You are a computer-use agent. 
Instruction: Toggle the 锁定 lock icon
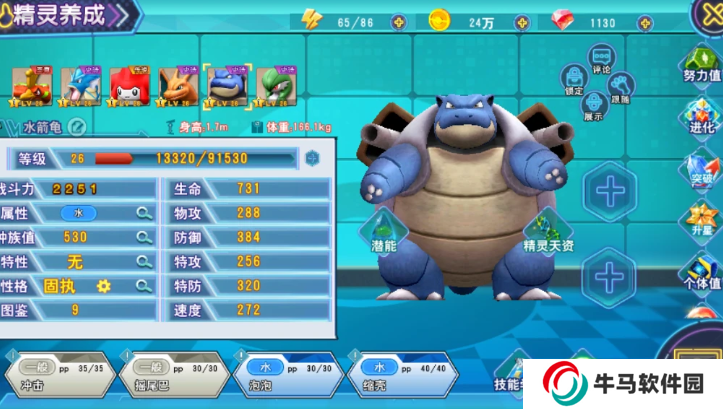[x=574, y=78]
